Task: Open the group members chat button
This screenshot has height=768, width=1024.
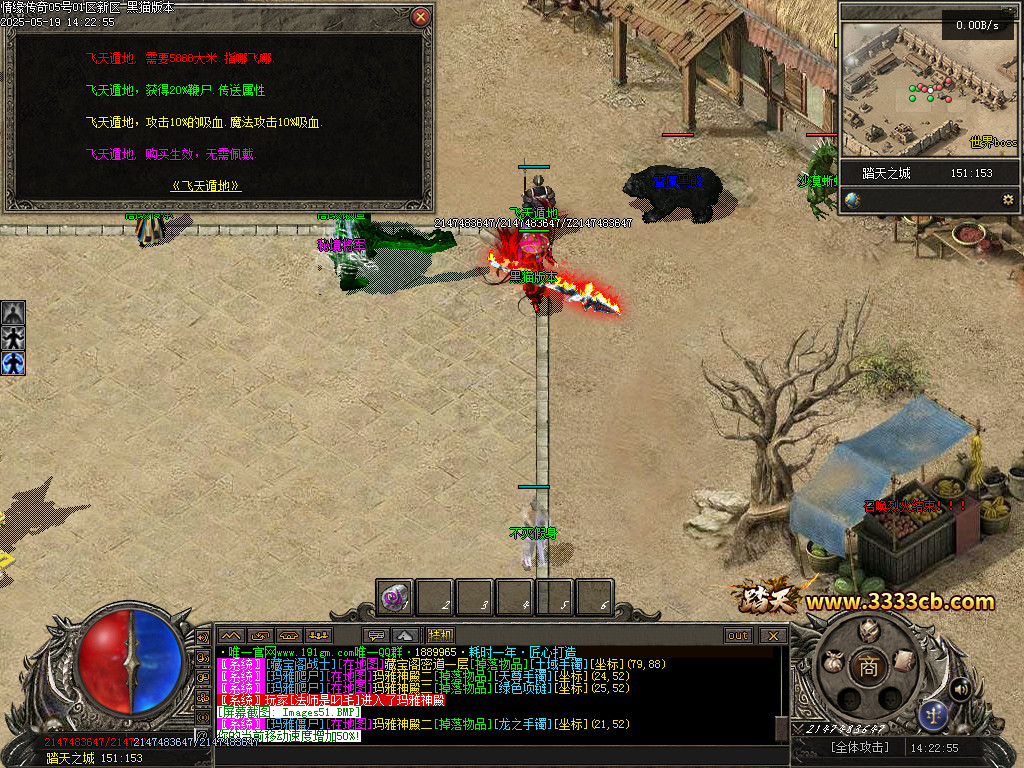Action: tap(319, 635)
